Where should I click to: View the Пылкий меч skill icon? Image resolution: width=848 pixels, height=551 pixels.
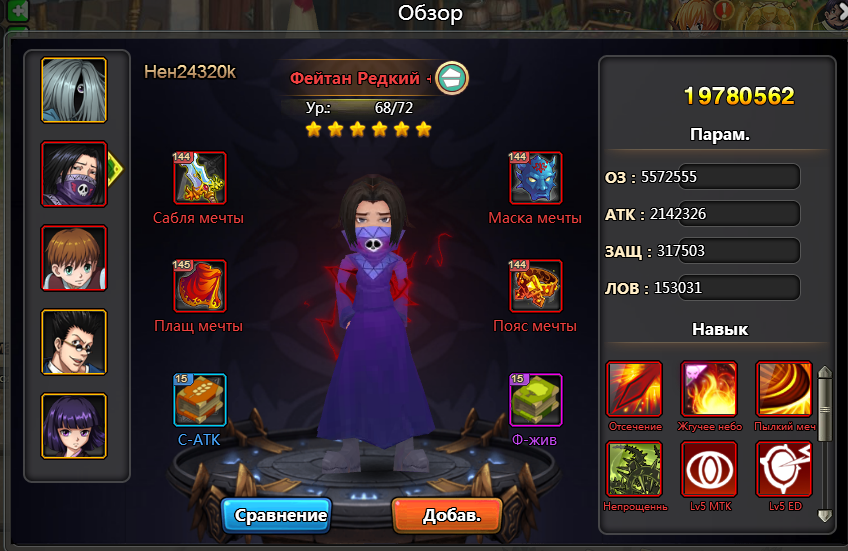(x=784, y=389)
